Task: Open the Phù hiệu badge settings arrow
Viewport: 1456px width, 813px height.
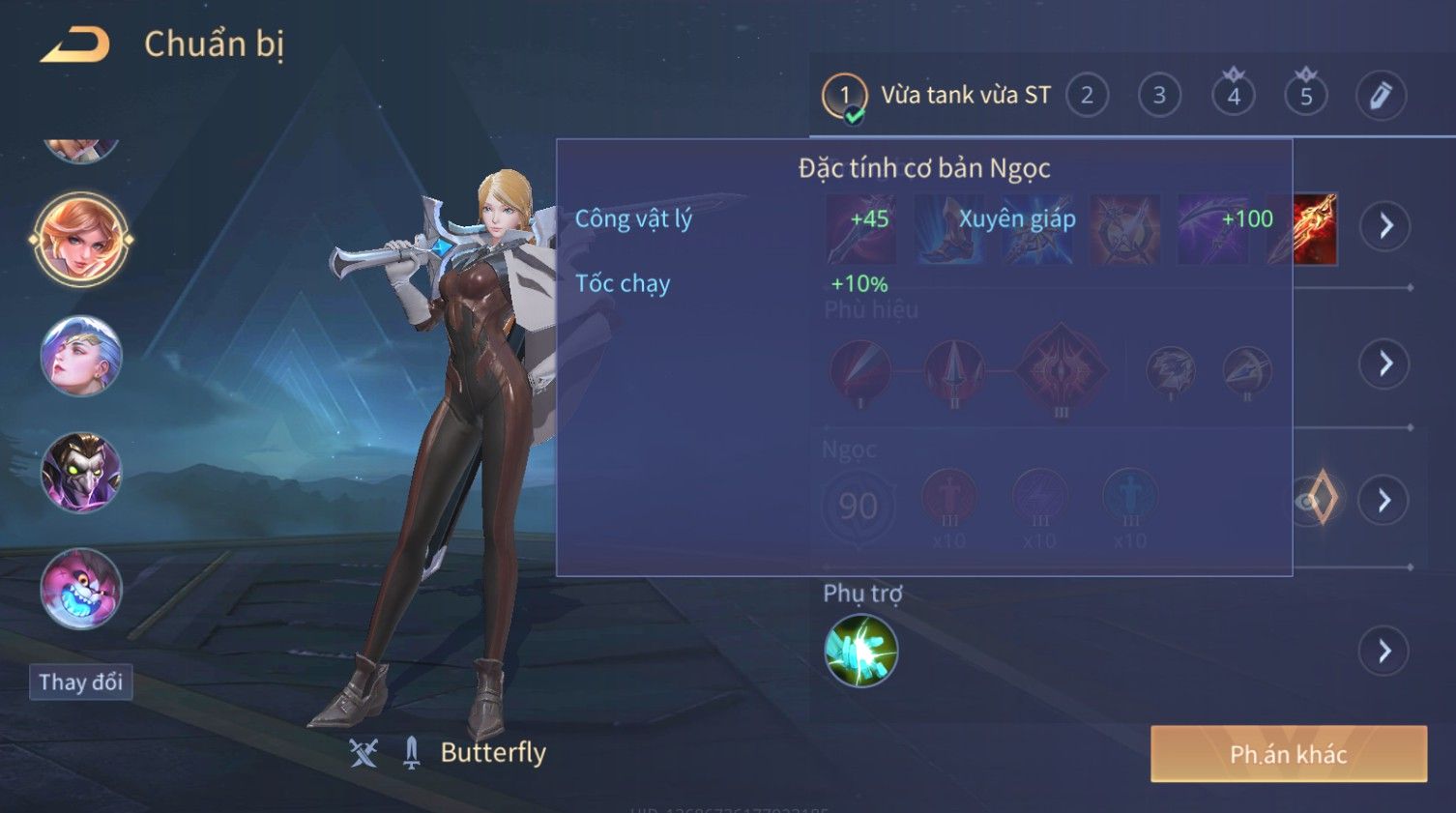Action: (1385, 363)
